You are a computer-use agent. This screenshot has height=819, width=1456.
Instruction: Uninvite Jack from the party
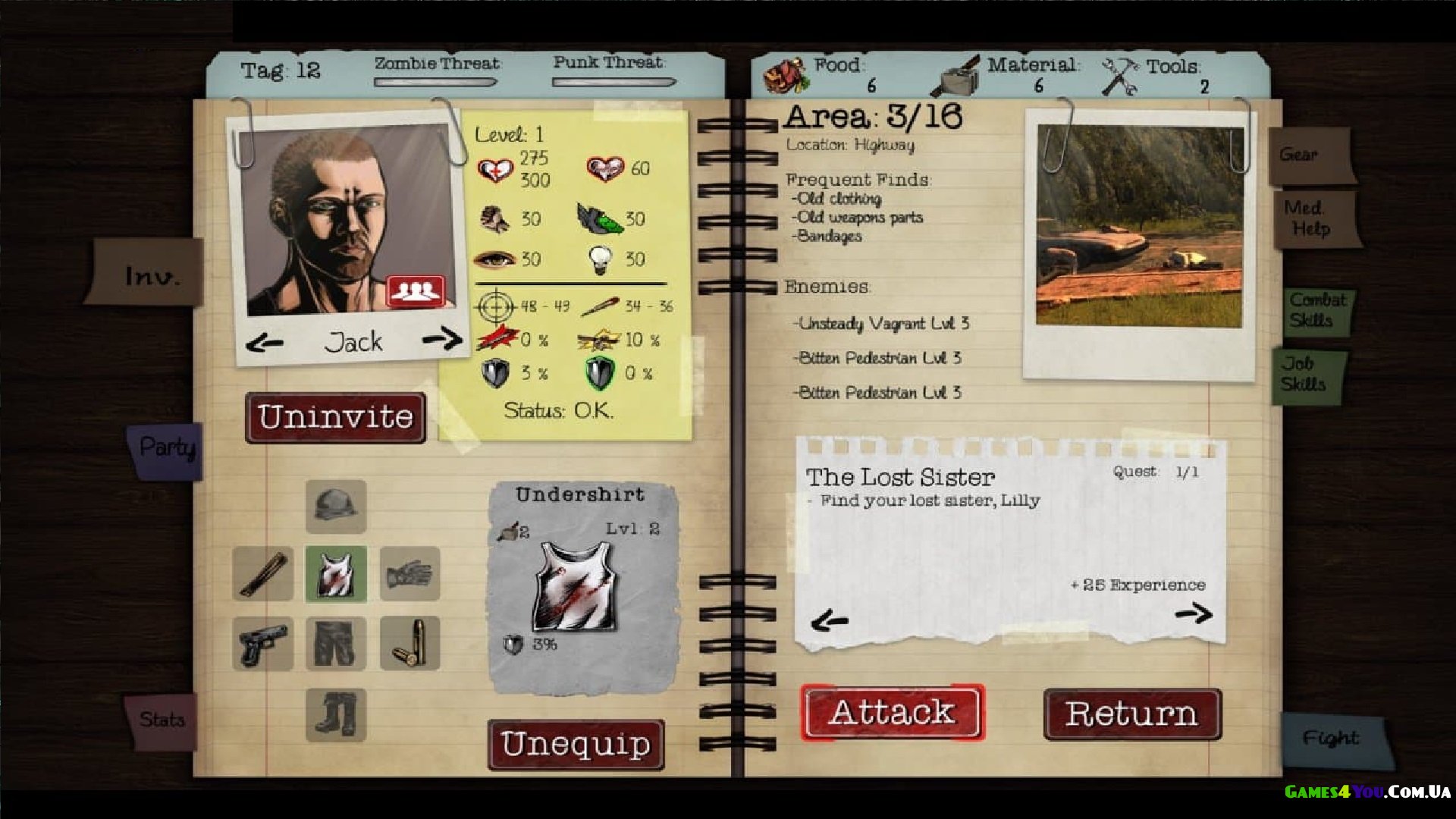point(335,417)
